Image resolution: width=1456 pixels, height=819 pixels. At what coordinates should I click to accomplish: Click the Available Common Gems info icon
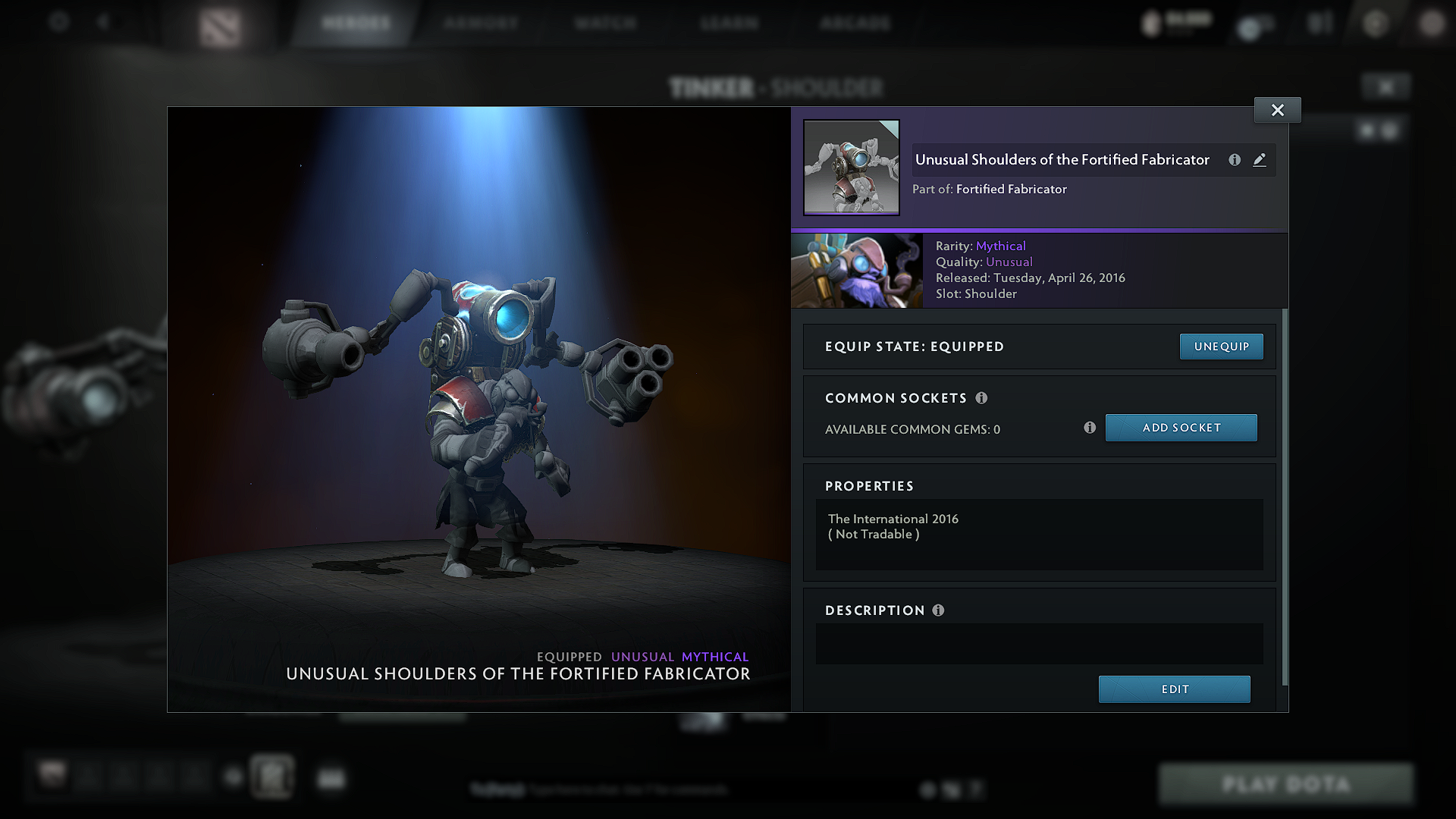1090,428
